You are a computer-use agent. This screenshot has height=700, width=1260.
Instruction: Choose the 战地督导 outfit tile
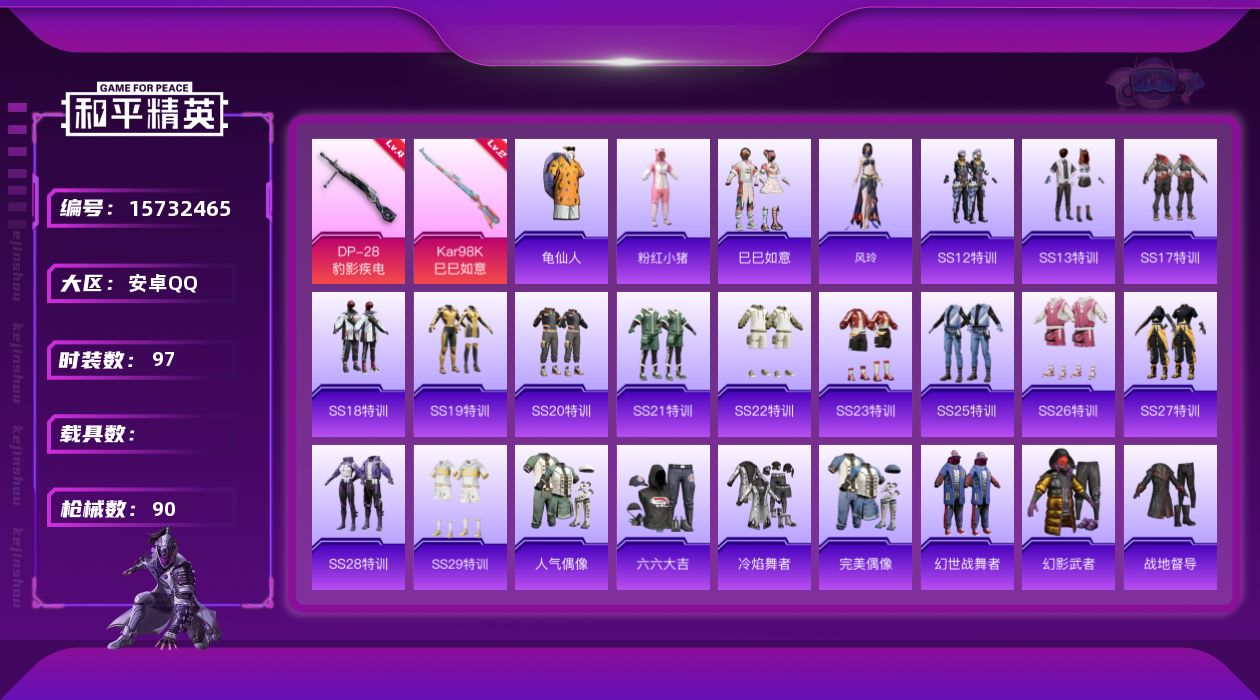click(x=1170, y=517)
